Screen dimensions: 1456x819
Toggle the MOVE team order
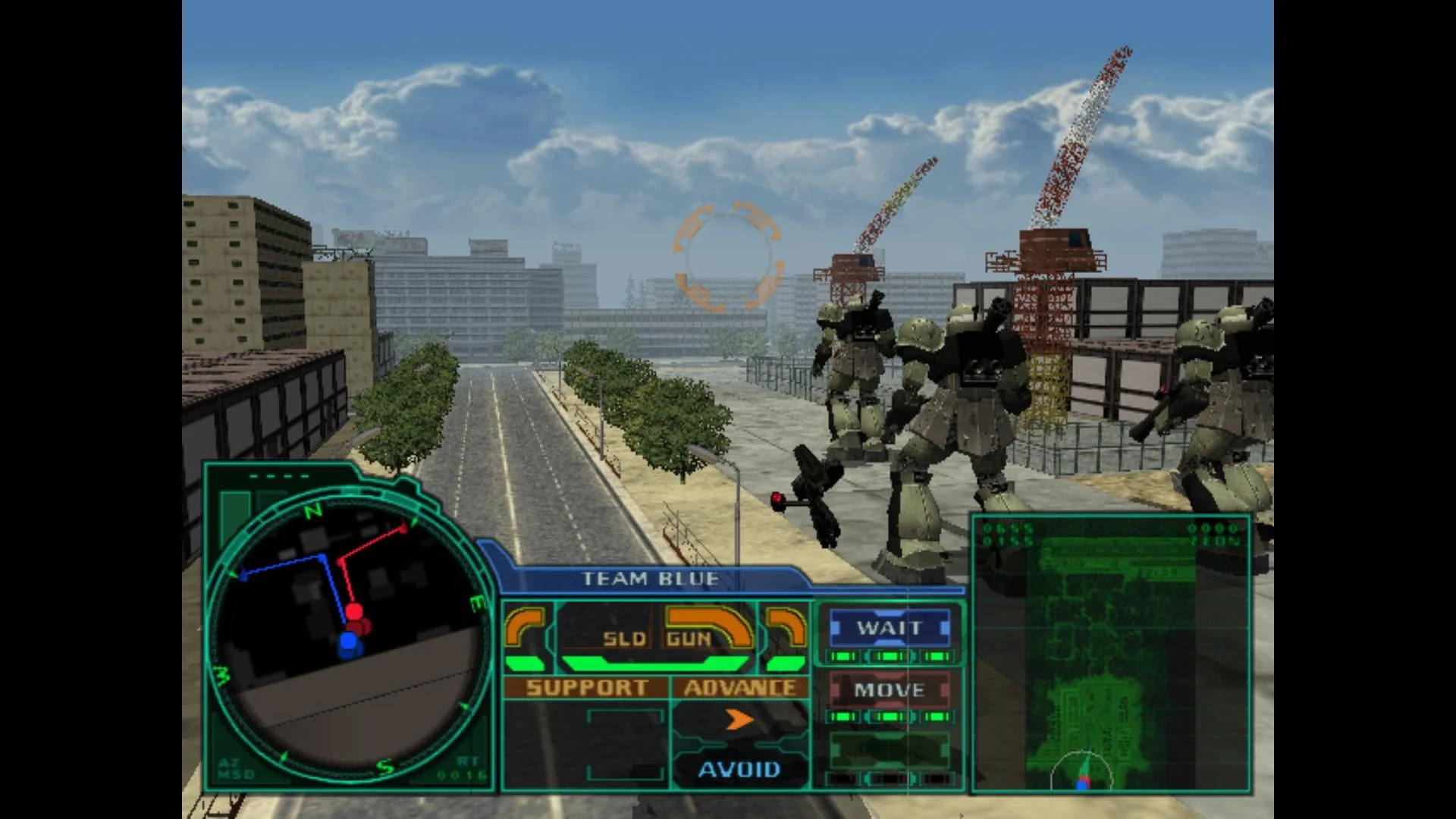tap(889, 690)
